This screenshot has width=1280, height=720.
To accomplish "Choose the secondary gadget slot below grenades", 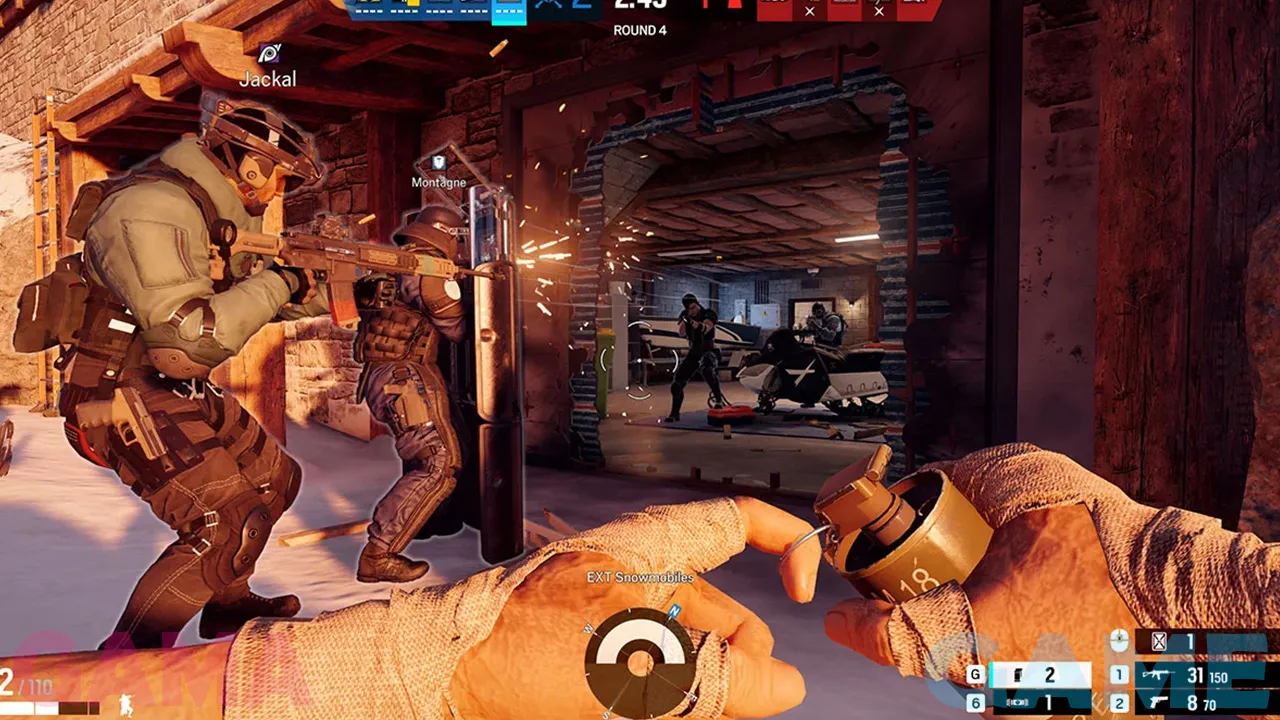I will (x=1039, y=704).
